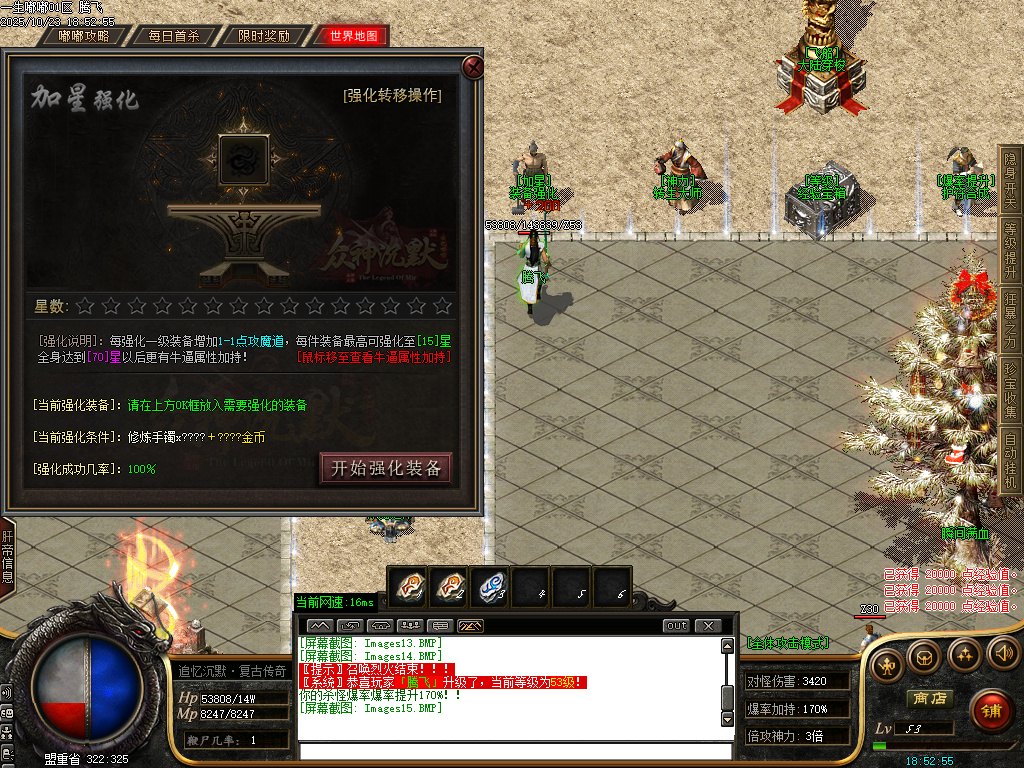Open the 世界地图 world map tab

coord(352,36)
